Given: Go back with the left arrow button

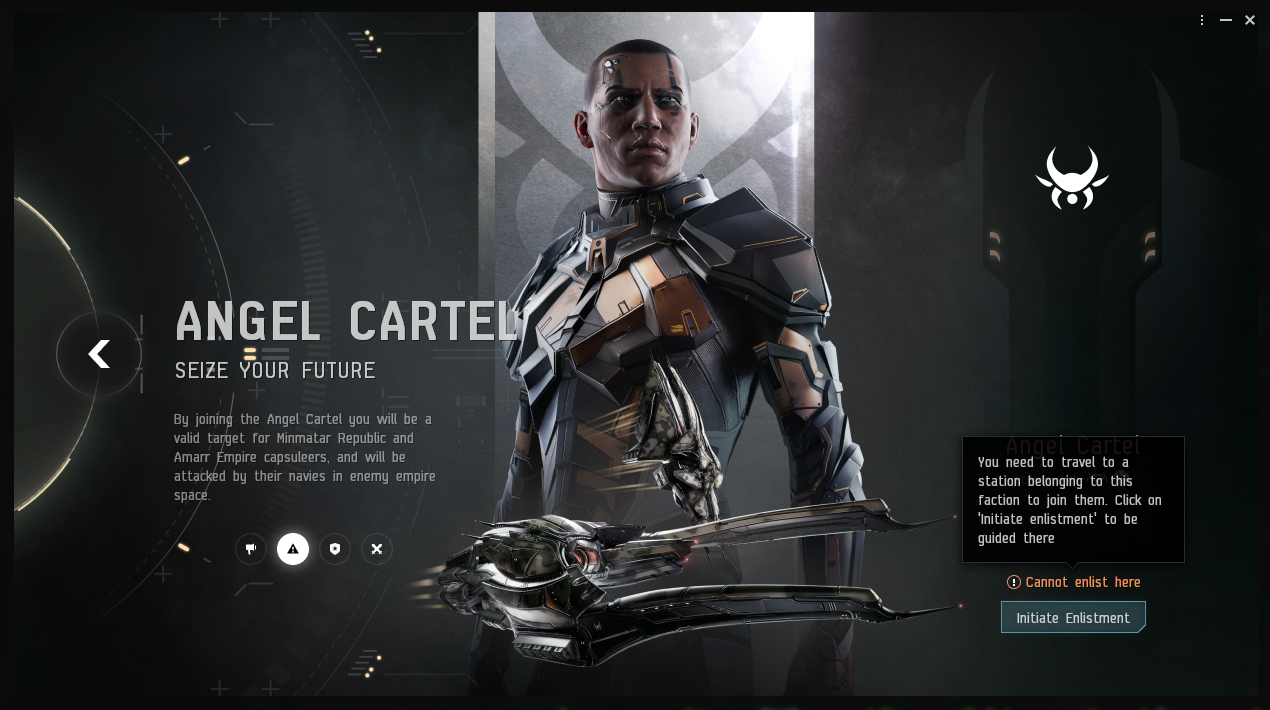Looking at the screenshot, I should pos(98,354).
